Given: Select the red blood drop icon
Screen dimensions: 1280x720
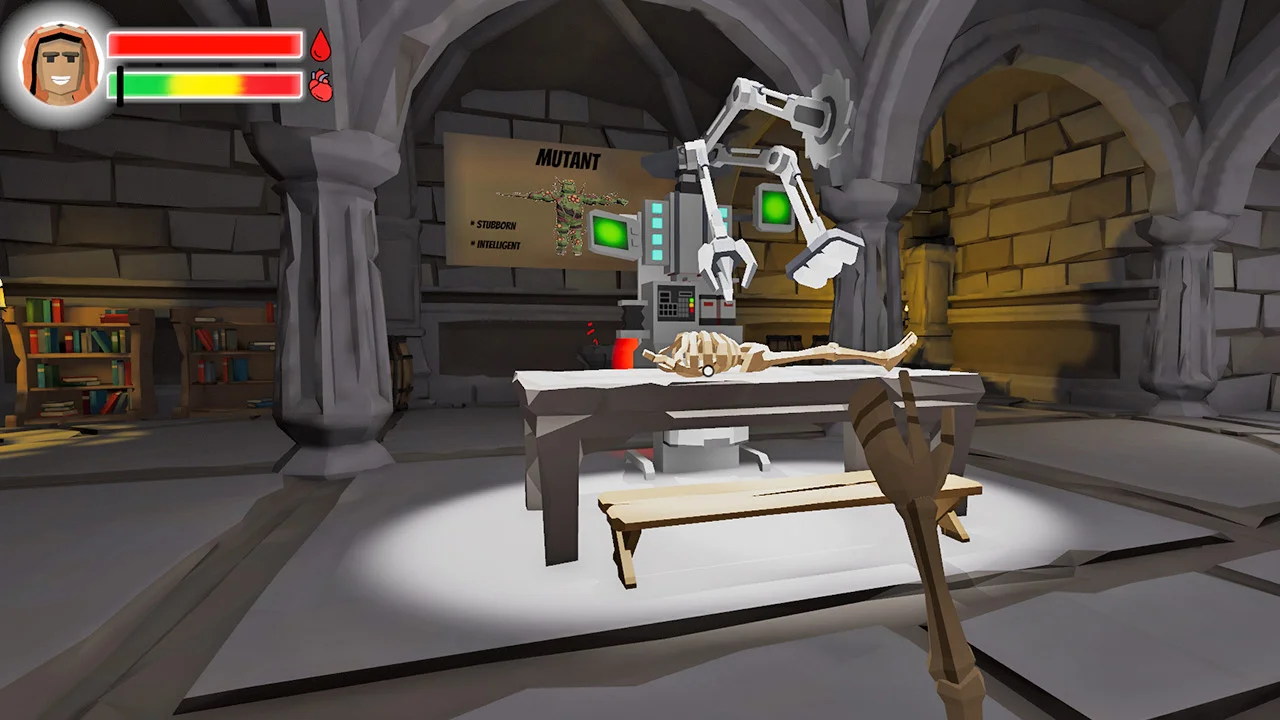Looking at the screenshot, I should coord(320,45).
